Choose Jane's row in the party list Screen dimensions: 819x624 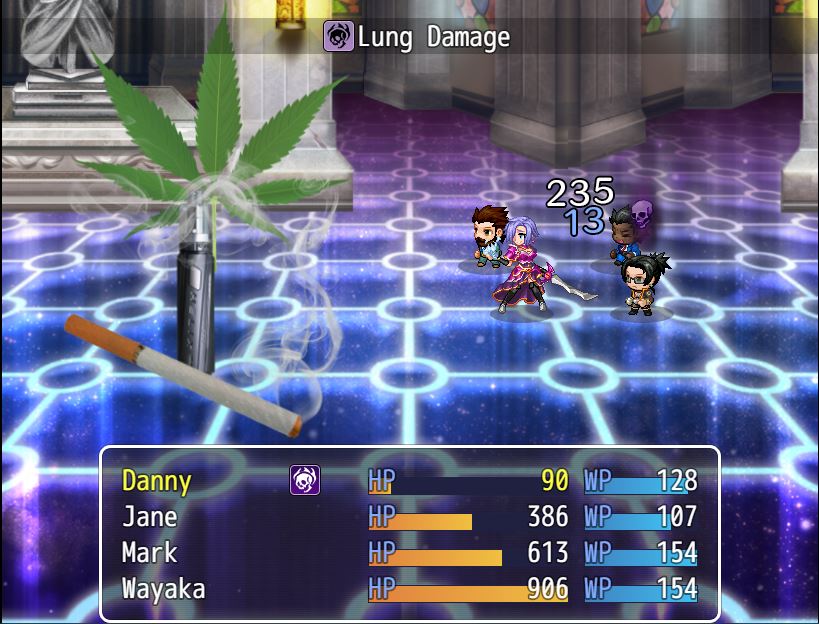coord(150,517)
